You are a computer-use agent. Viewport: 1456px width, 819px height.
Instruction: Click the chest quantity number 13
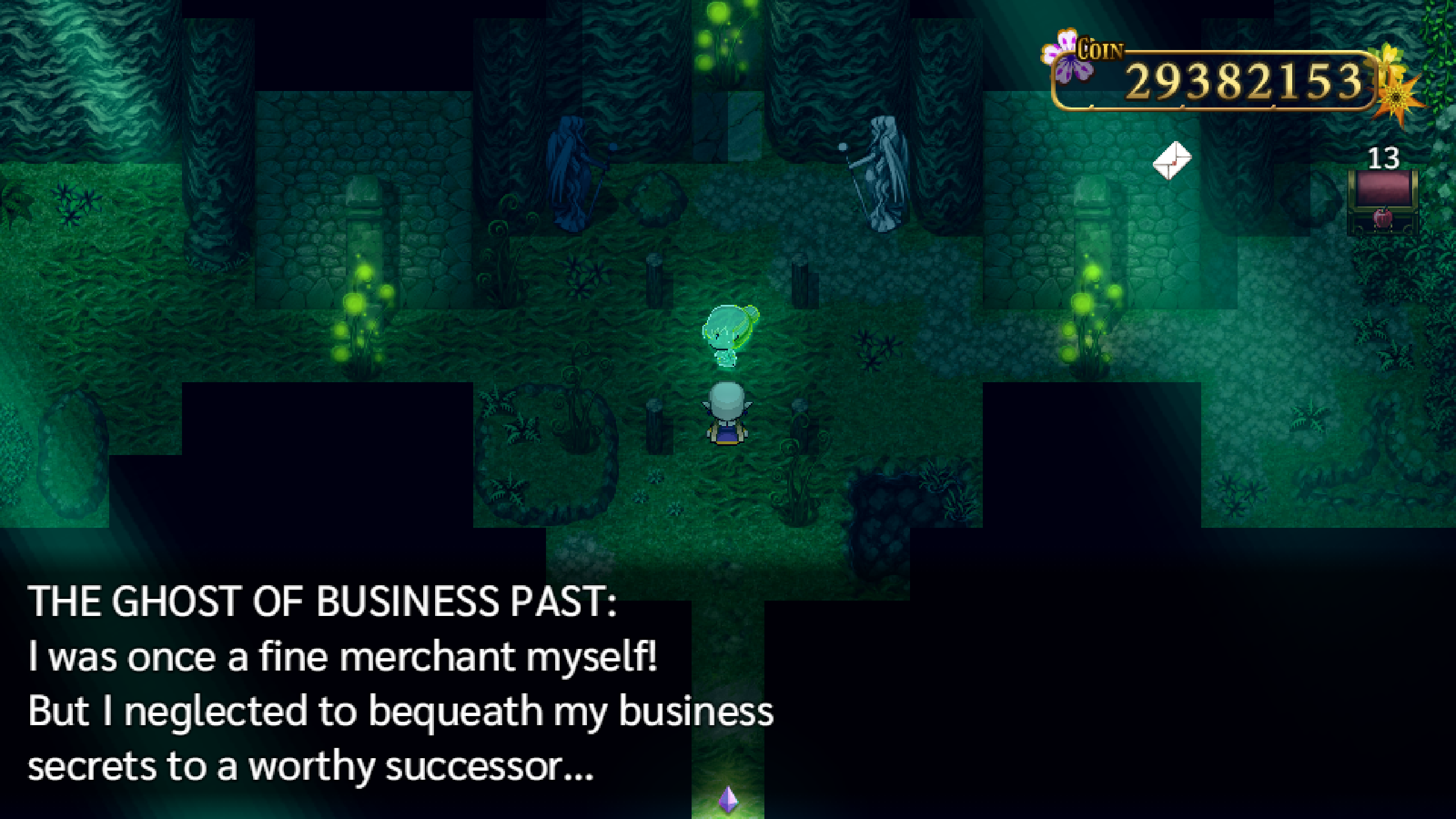(x=1384, y=156)
